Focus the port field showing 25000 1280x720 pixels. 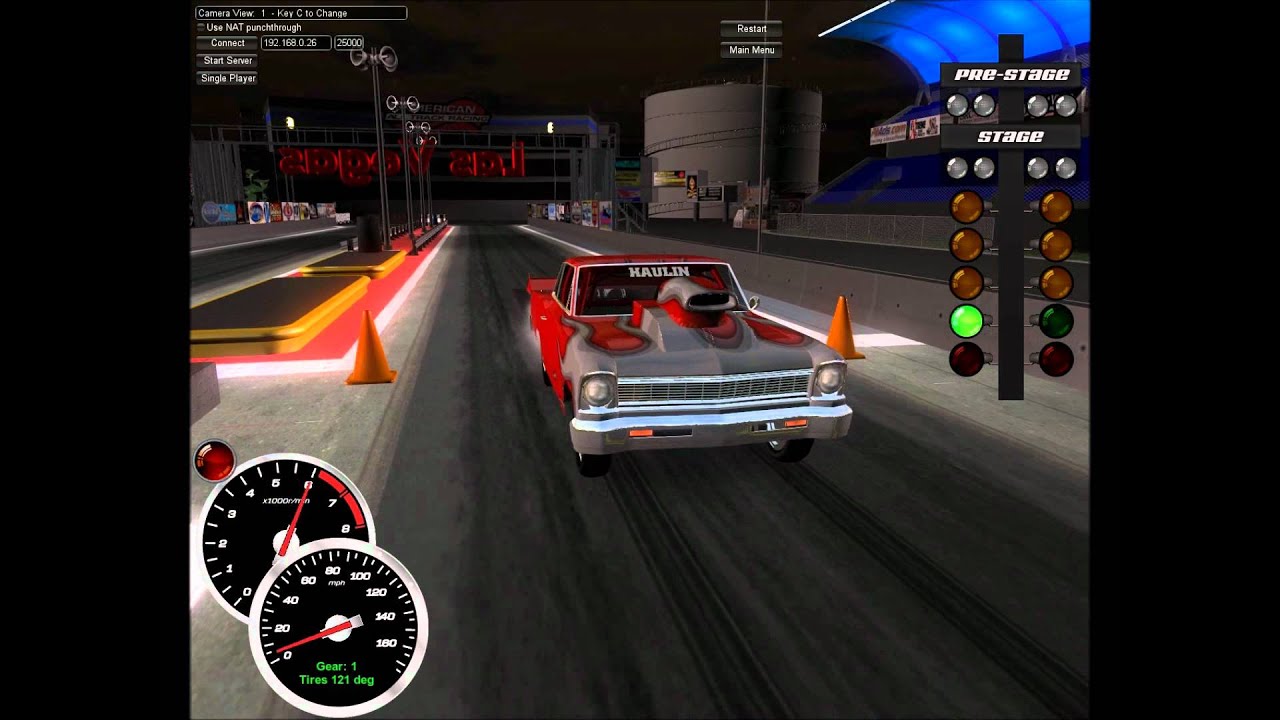349,43
